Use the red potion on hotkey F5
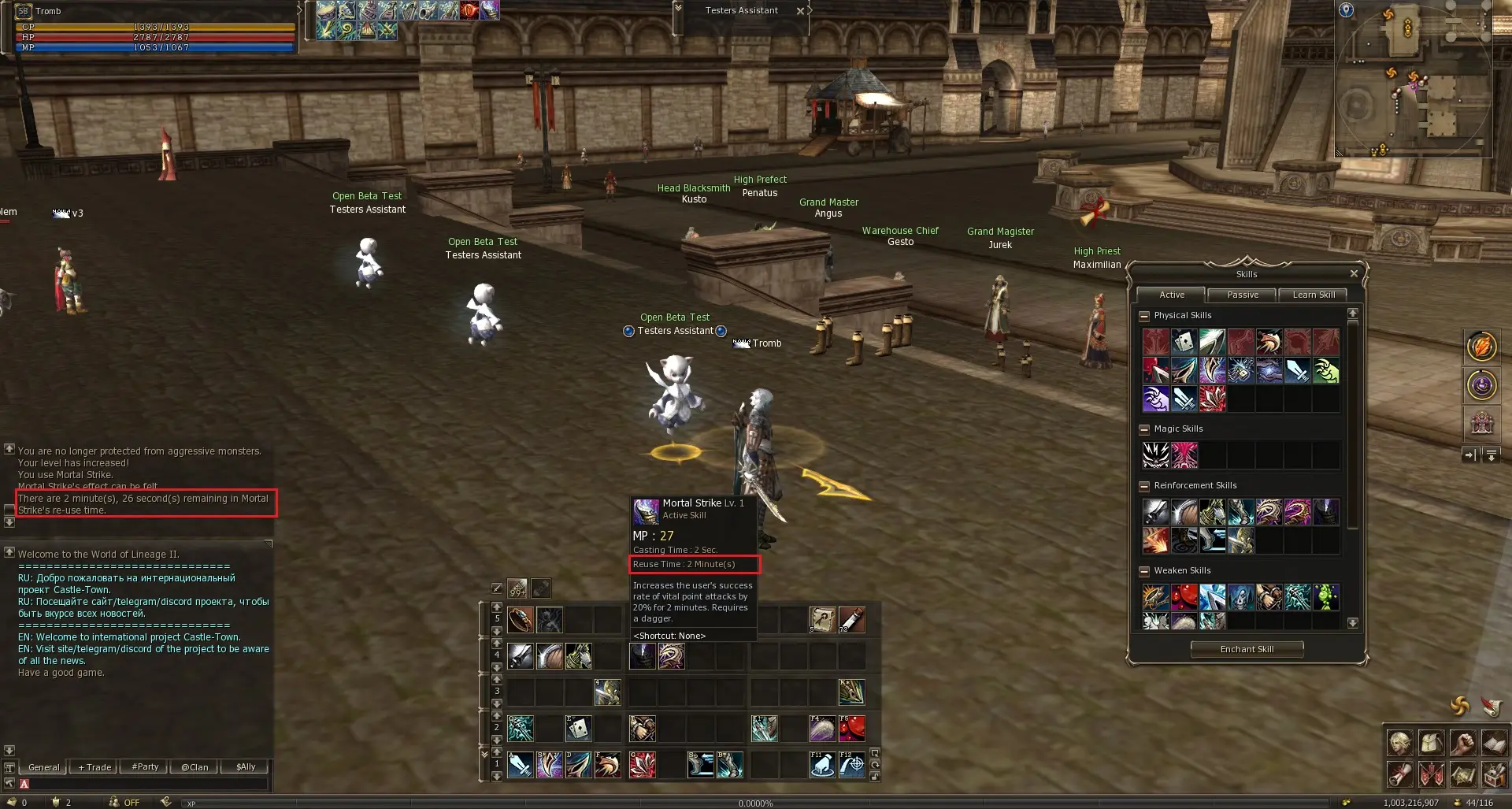The image size is (1512, 809). (x=852, y=729)
